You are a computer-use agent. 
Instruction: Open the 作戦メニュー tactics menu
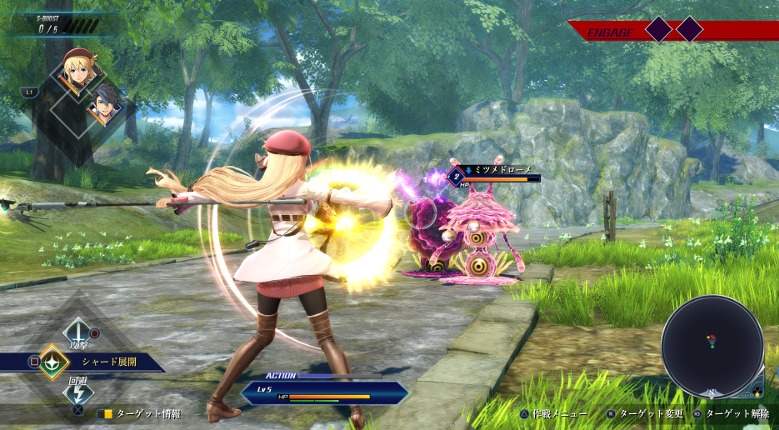tap(556, 413)
